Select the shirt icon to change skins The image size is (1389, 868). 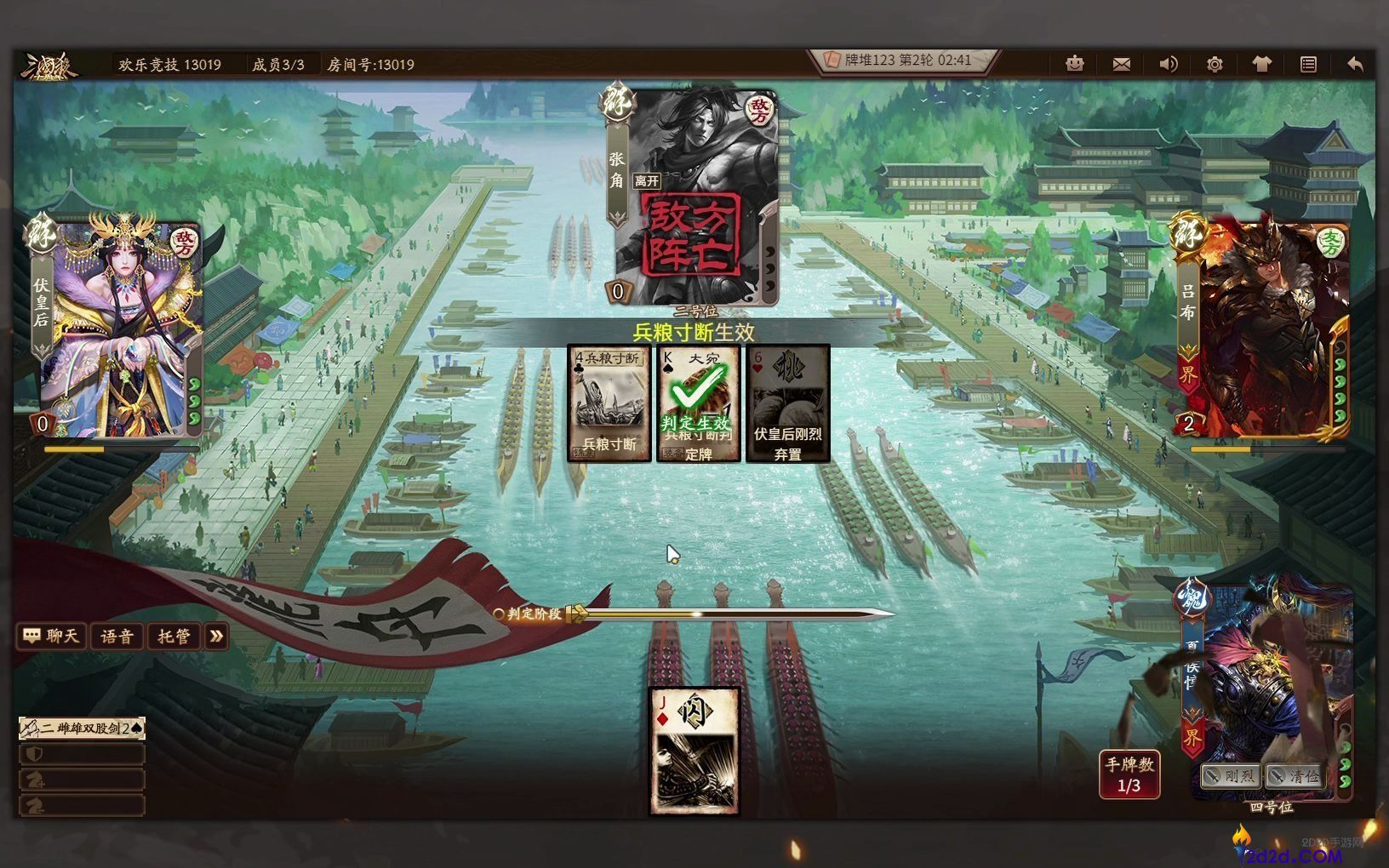pos(1260,64)
